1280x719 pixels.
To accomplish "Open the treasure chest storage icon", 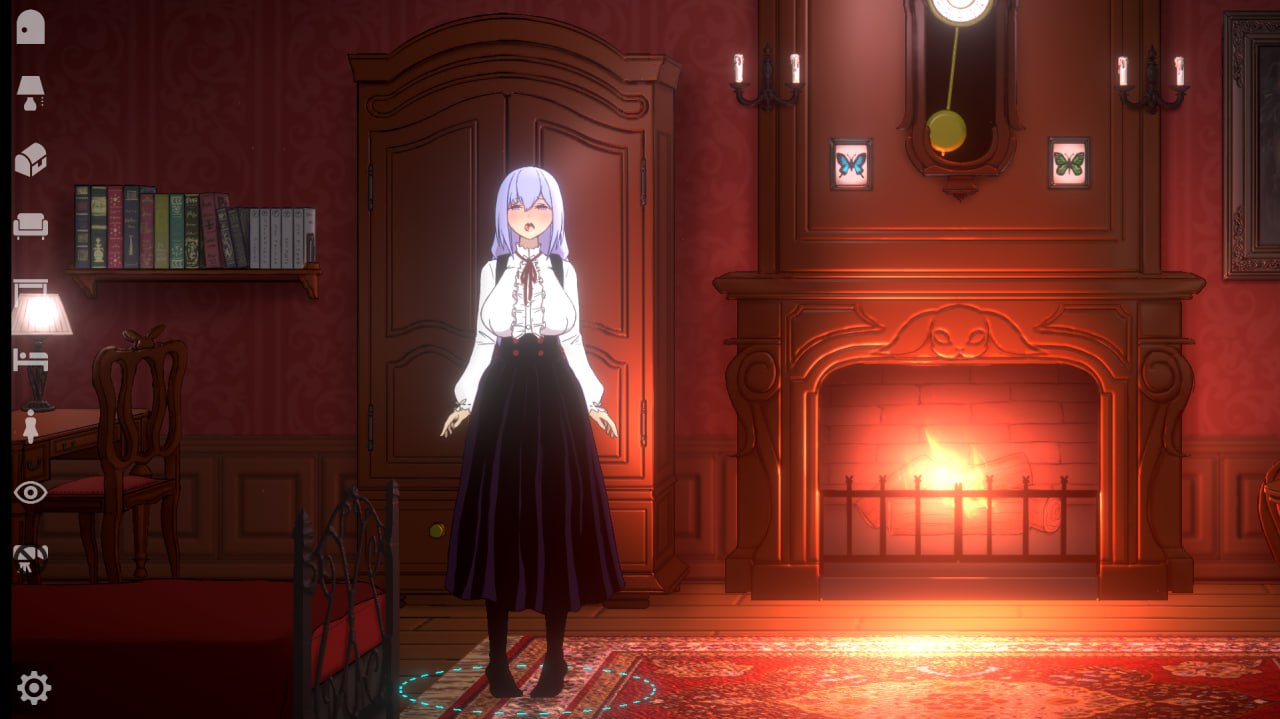I will (x=30, y=160).
